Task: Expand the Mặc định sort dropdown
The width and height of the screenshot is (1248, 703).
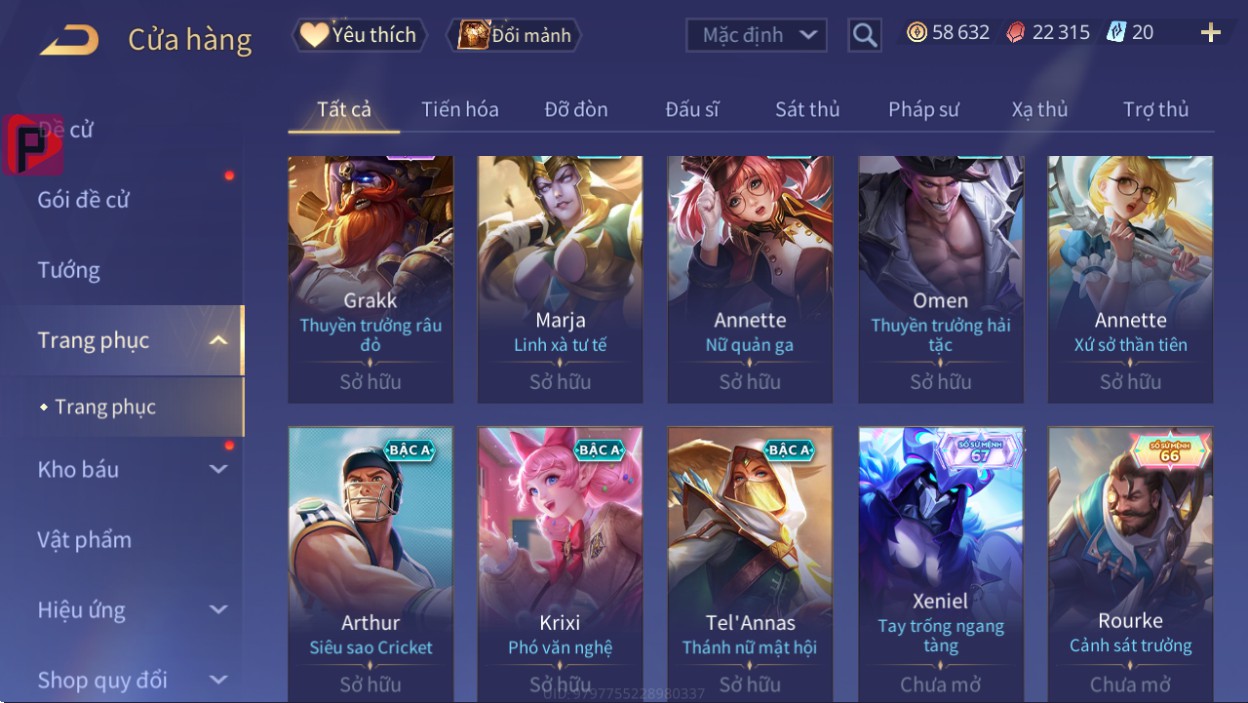Action: [x=756, y=36]
